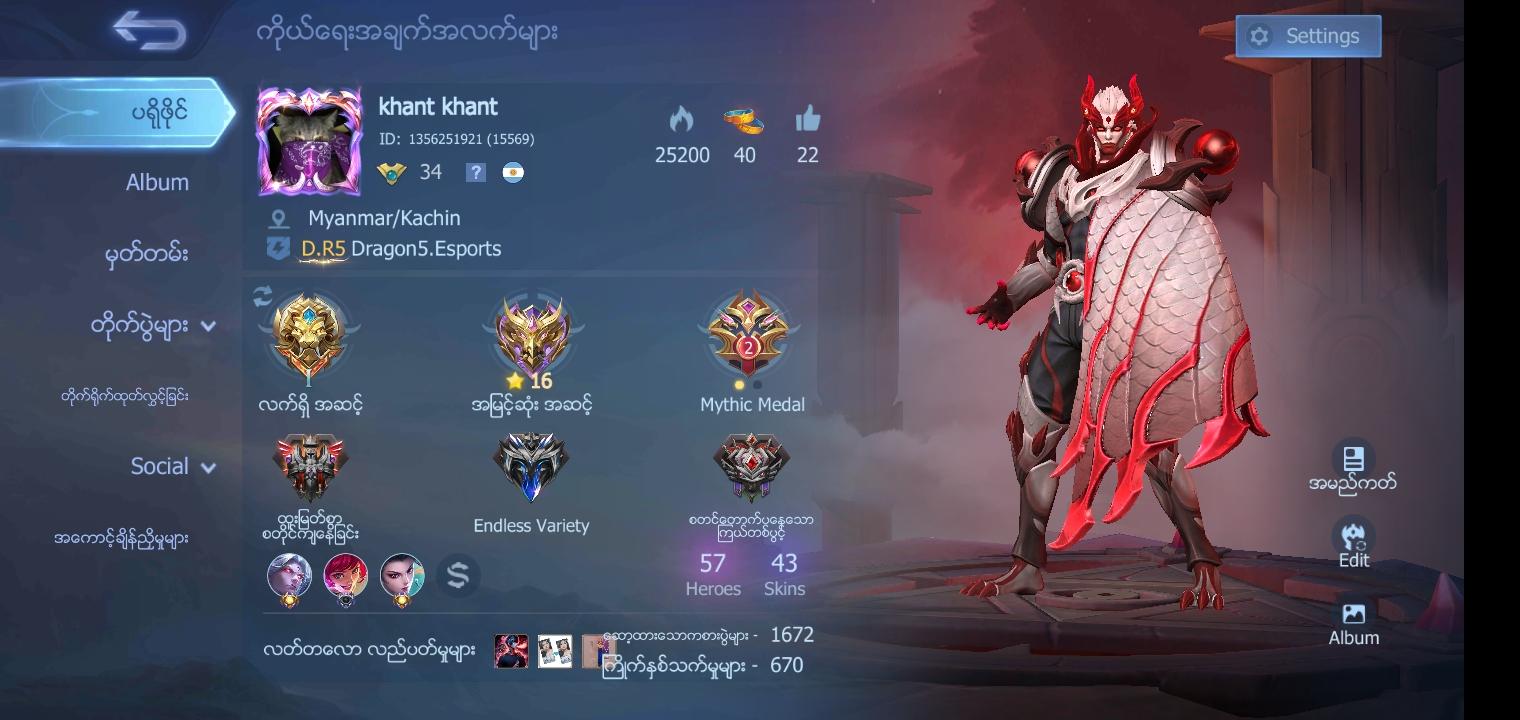Switch to the Album tab in sidebar
The height and width of the screenshot is (720, 1520).
157,182
